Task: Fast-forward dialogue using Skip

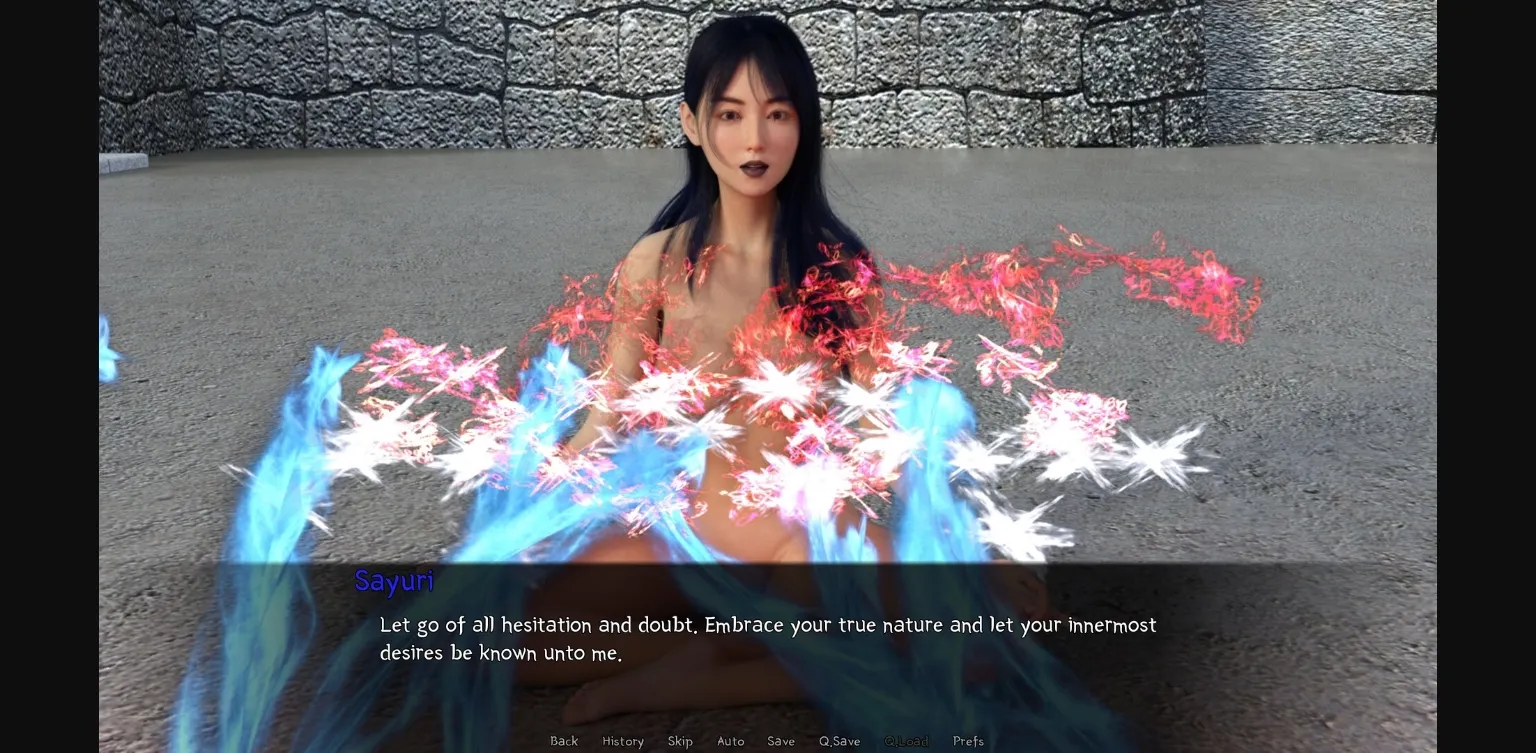Action: (680, 741)
